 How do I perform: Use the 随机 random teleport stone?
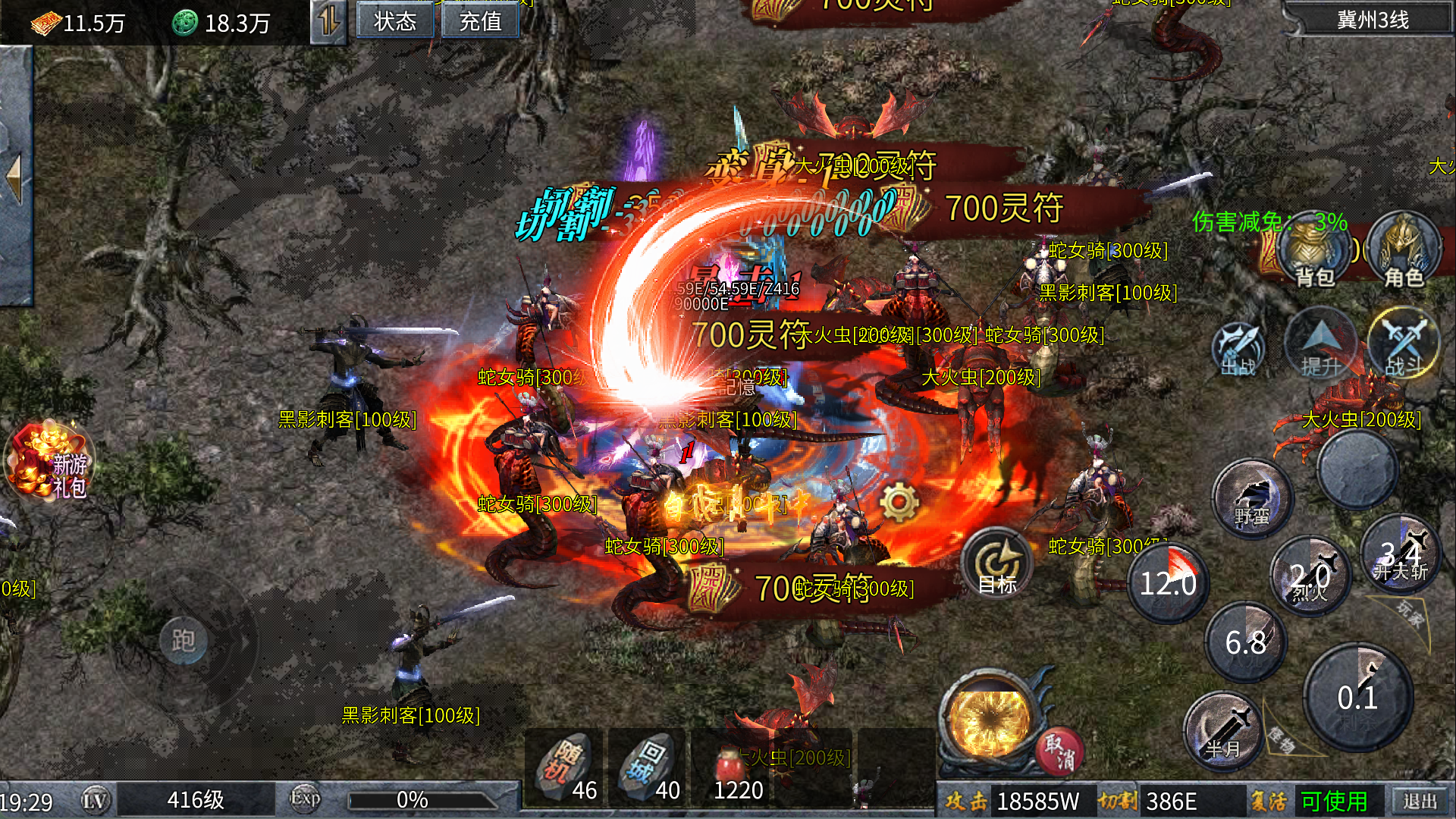click(564, 767)
